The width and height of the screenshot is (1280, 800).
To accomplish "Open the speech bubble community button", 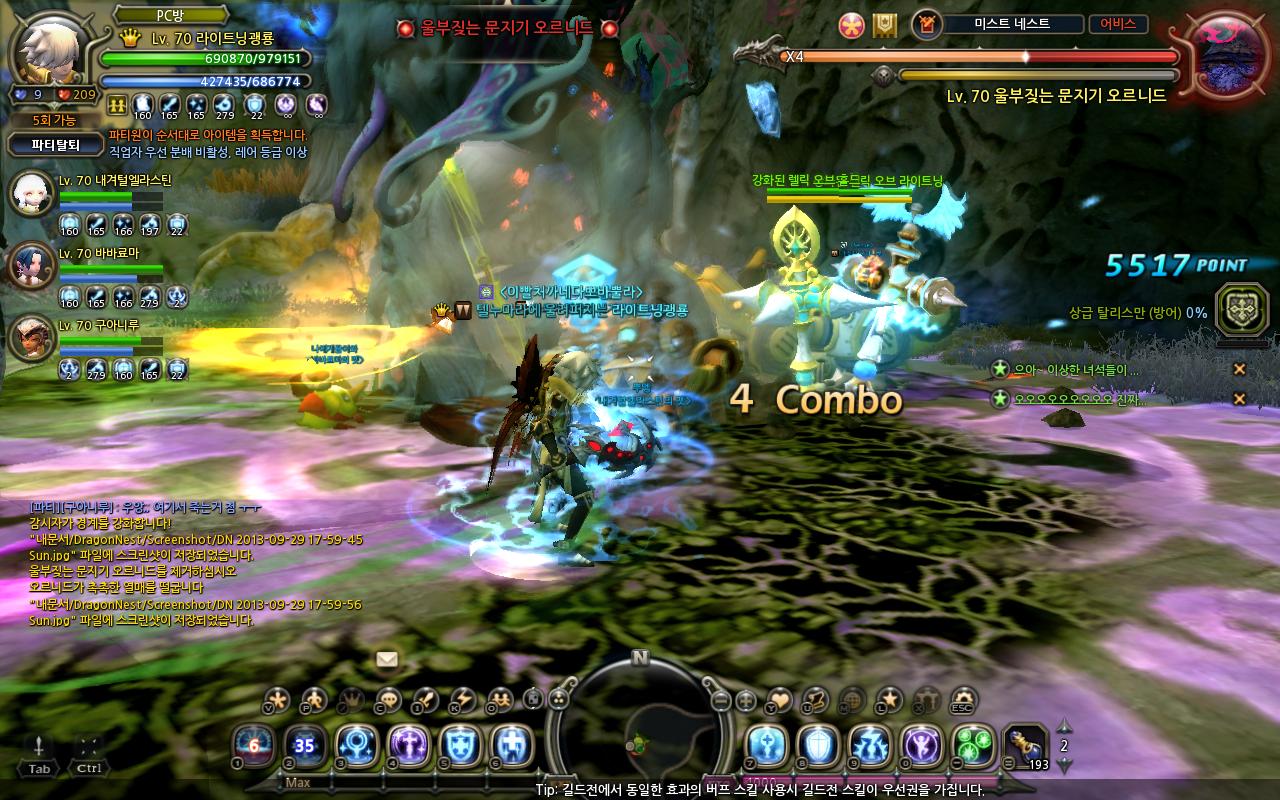I will point(388,699).
